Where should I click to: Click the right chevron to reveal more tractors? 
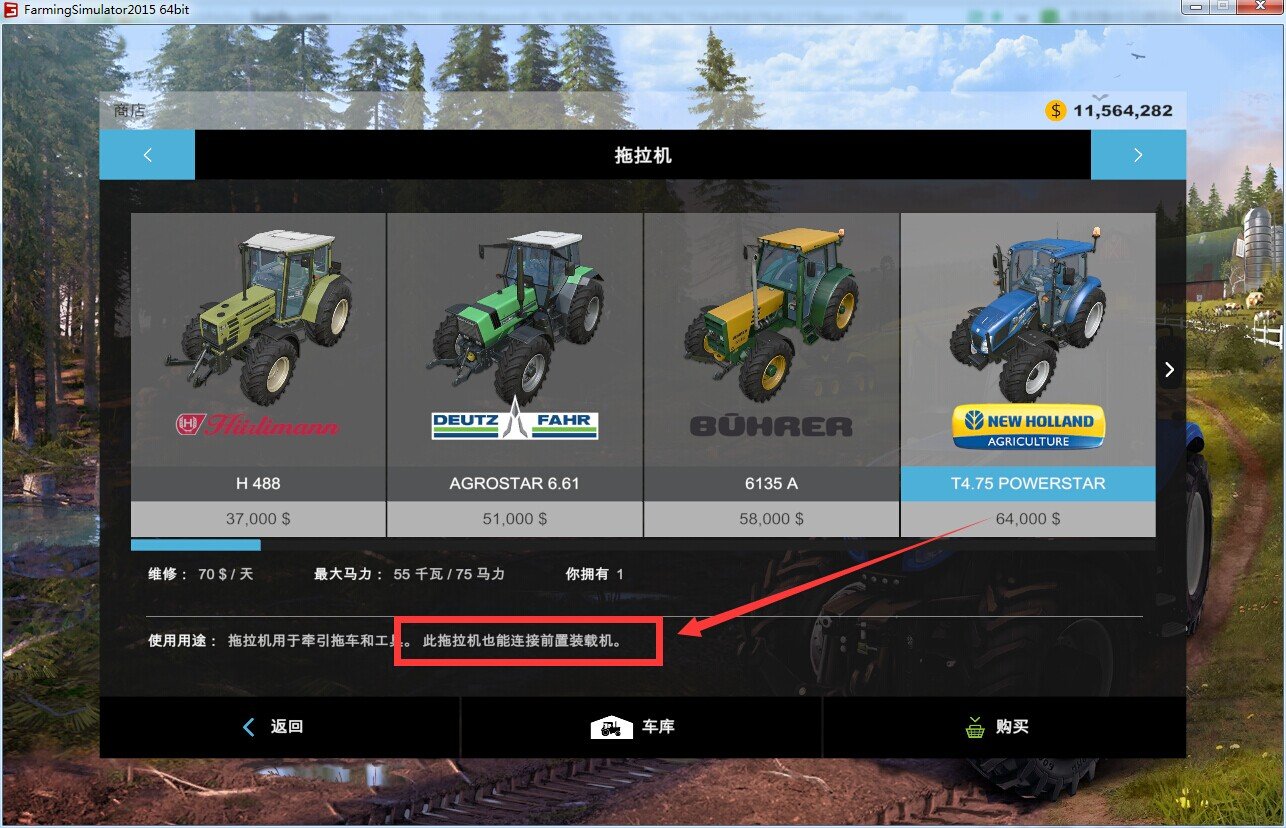tap(1168, 369)
